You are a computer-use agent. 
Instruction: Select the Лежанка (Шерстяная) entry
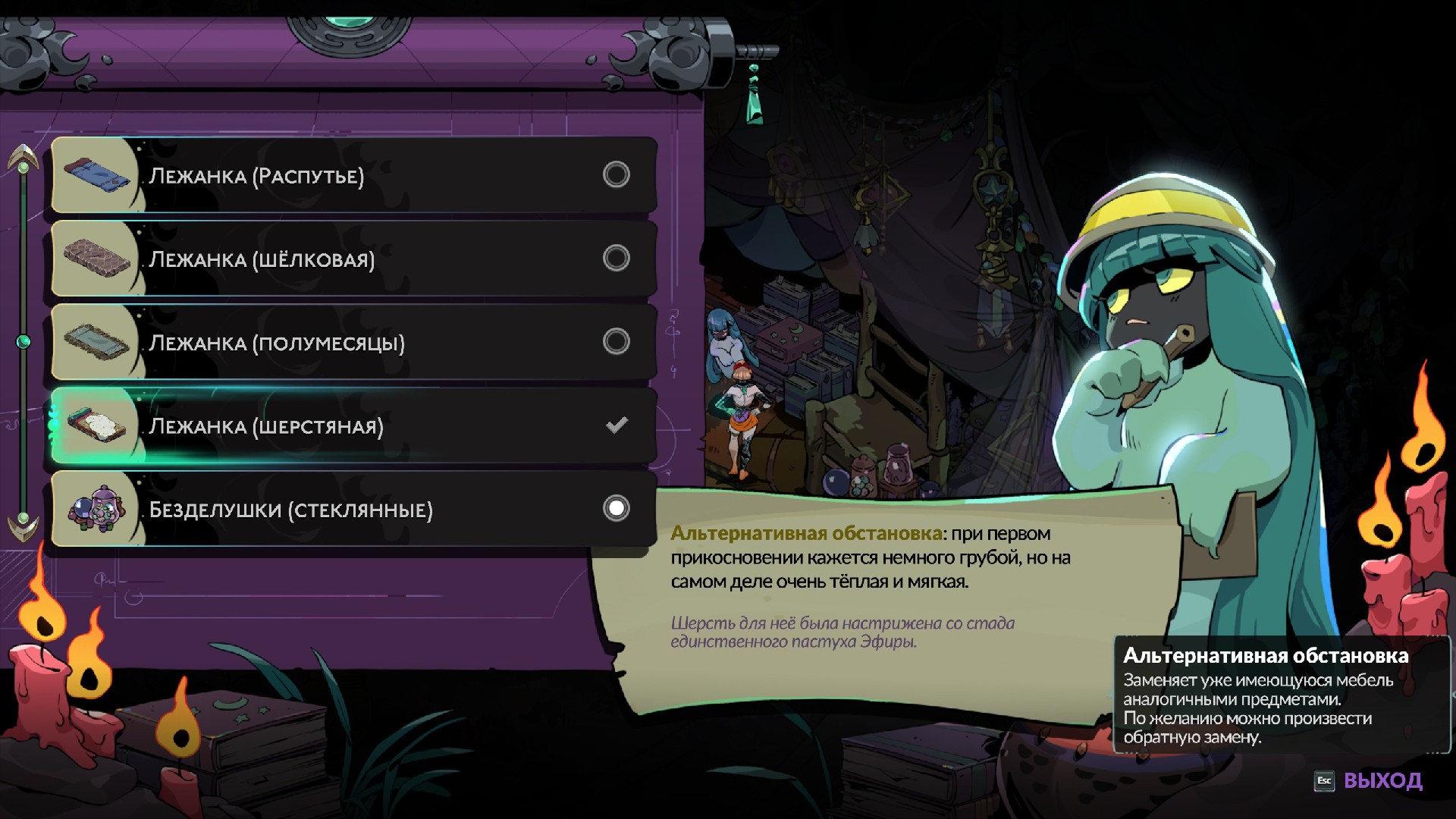pyautogui.click(x=353, y=425)
